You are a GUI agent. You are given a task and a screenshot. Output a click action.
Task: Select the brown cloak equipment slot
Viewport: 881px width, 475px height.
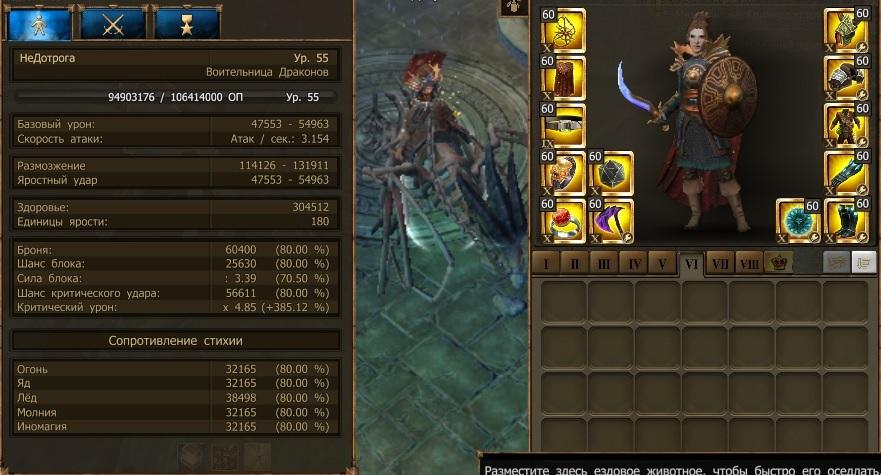[563, 78]
